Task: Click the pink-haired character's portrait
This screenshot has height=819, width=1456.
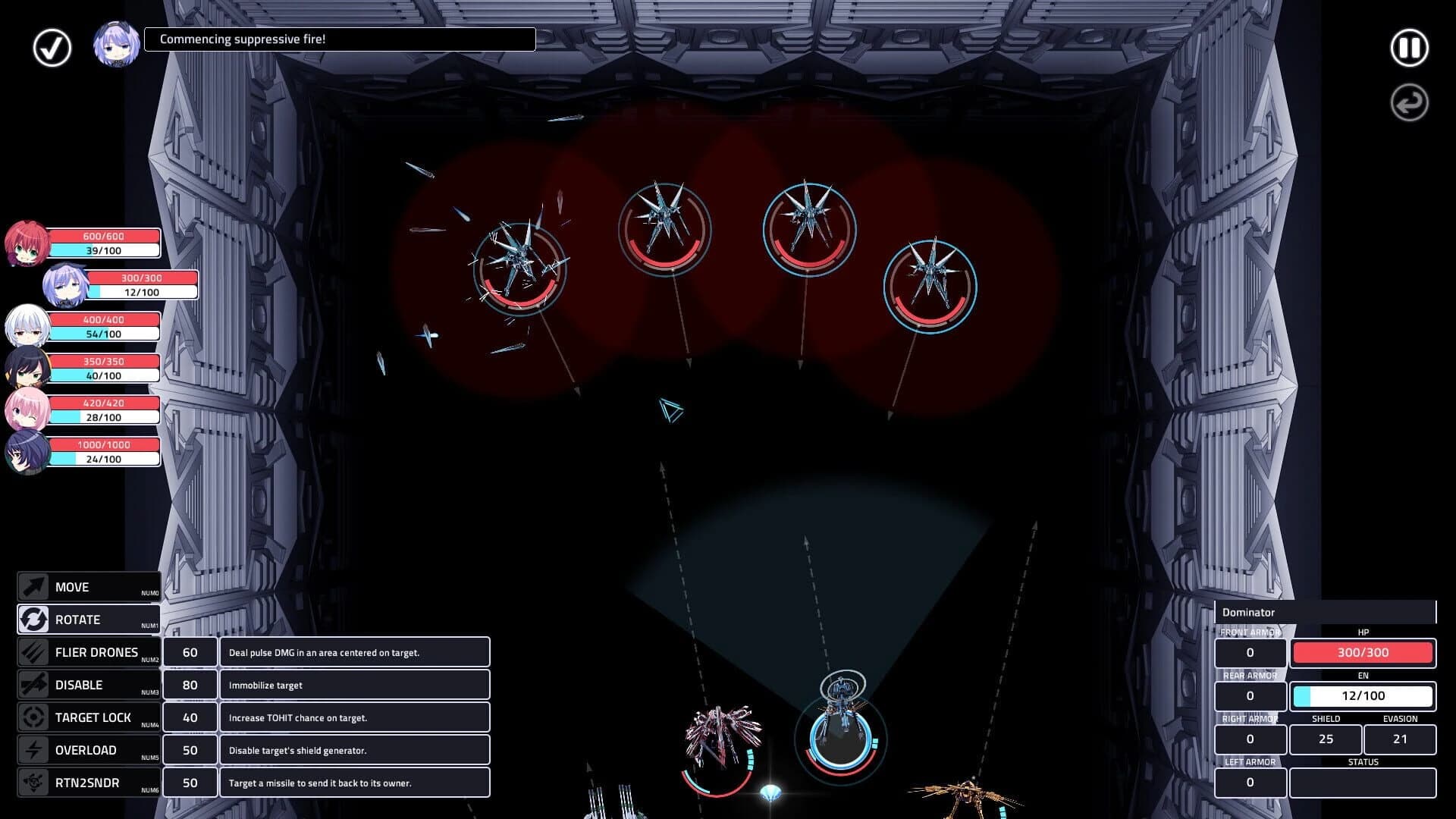Action: (27, 408)
